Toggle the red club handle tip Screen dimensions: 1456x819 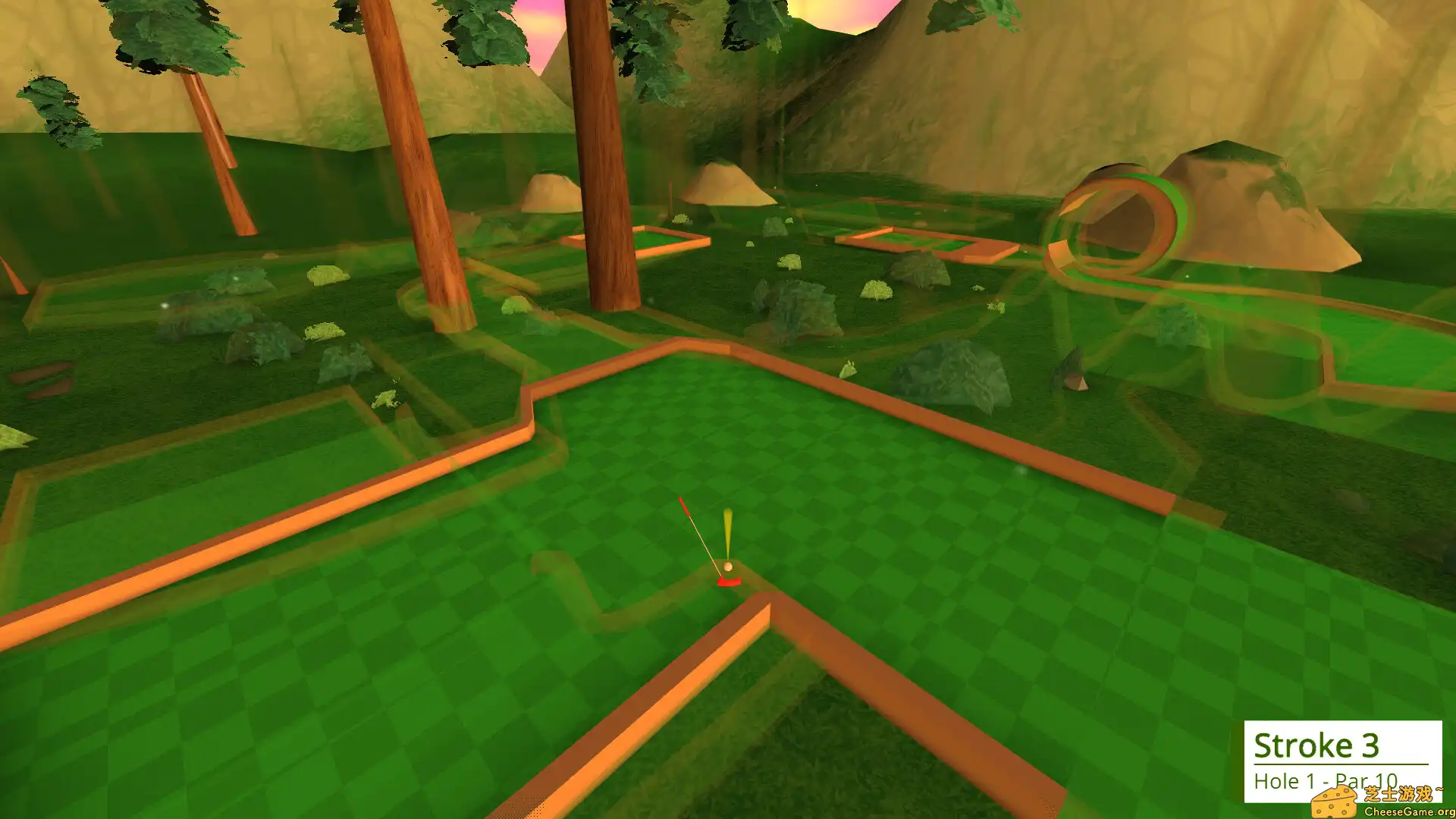pos(683,507)
